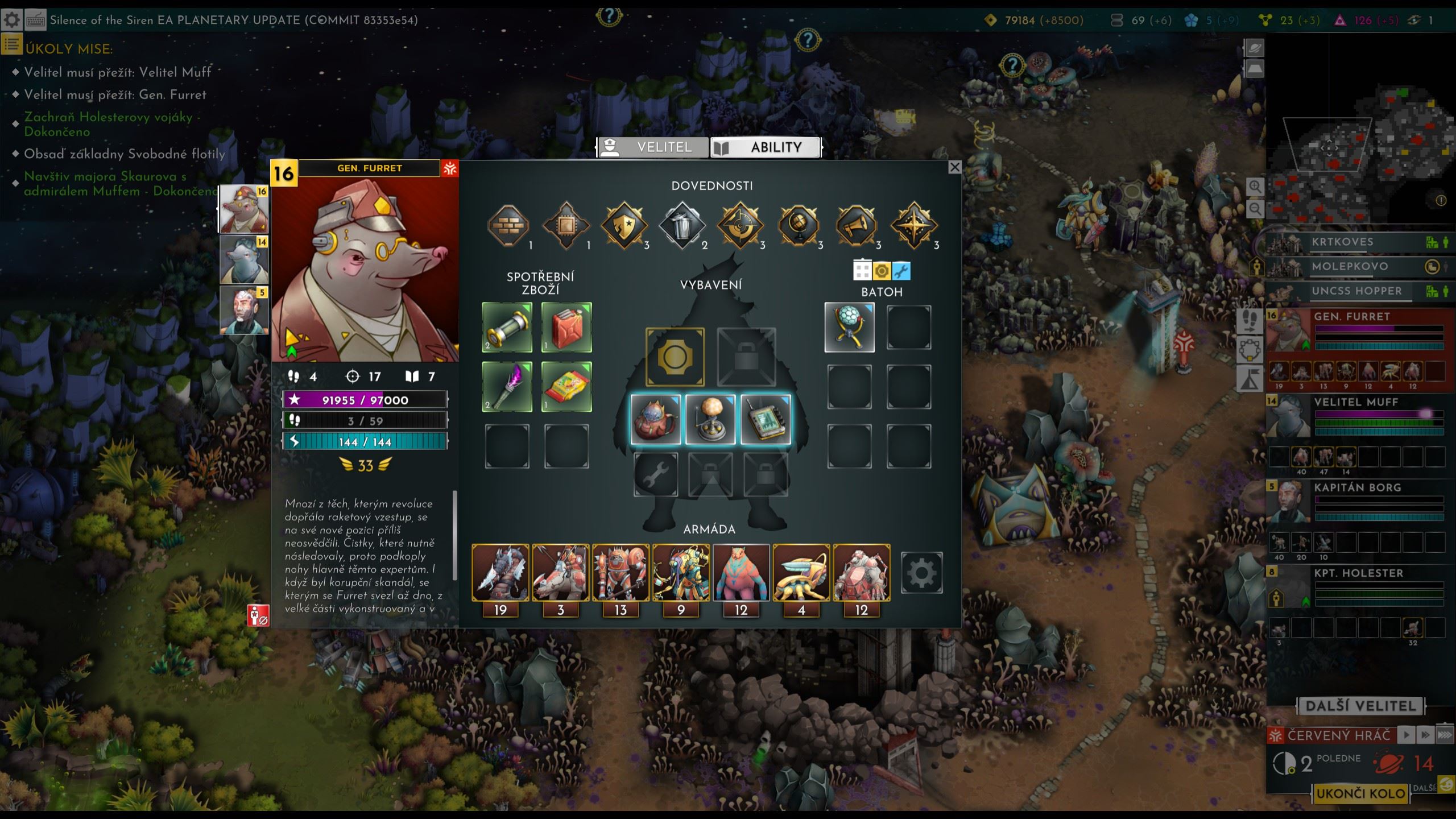Switch to the Velitel tab

click(x=652, y=147)
